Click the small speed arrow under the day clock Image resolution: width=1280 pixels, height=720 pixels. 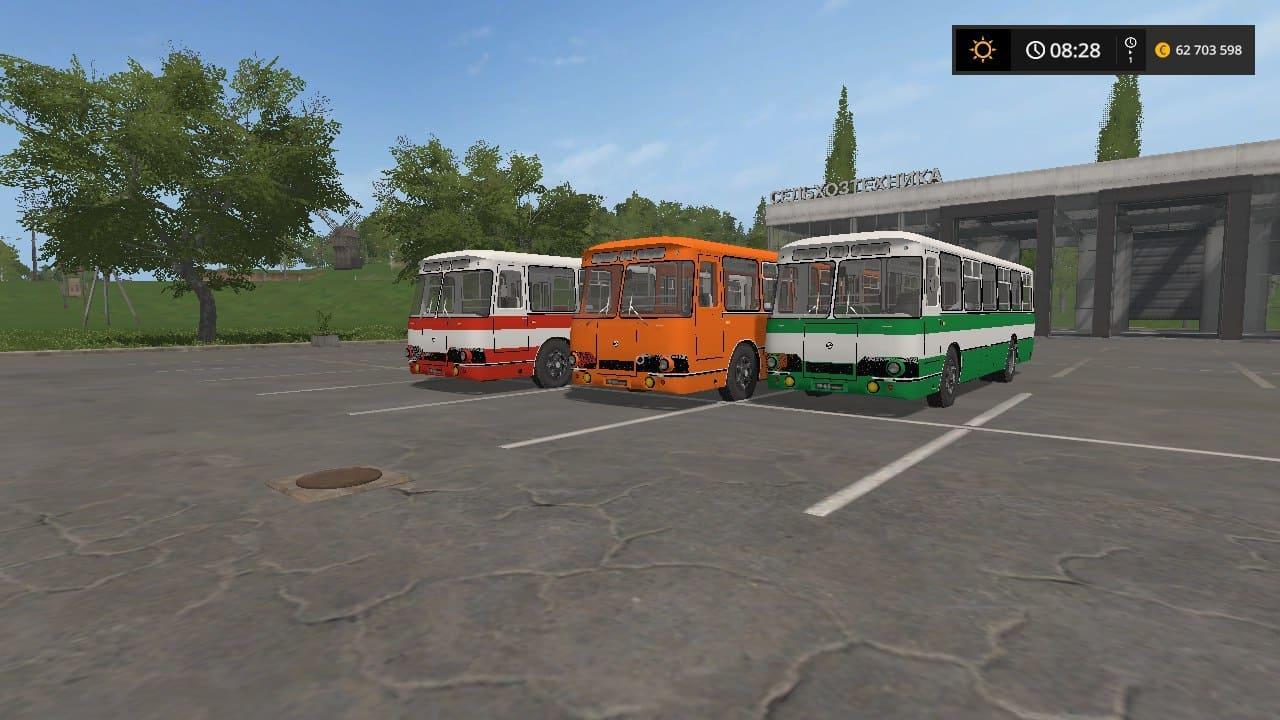[1128, 55]
